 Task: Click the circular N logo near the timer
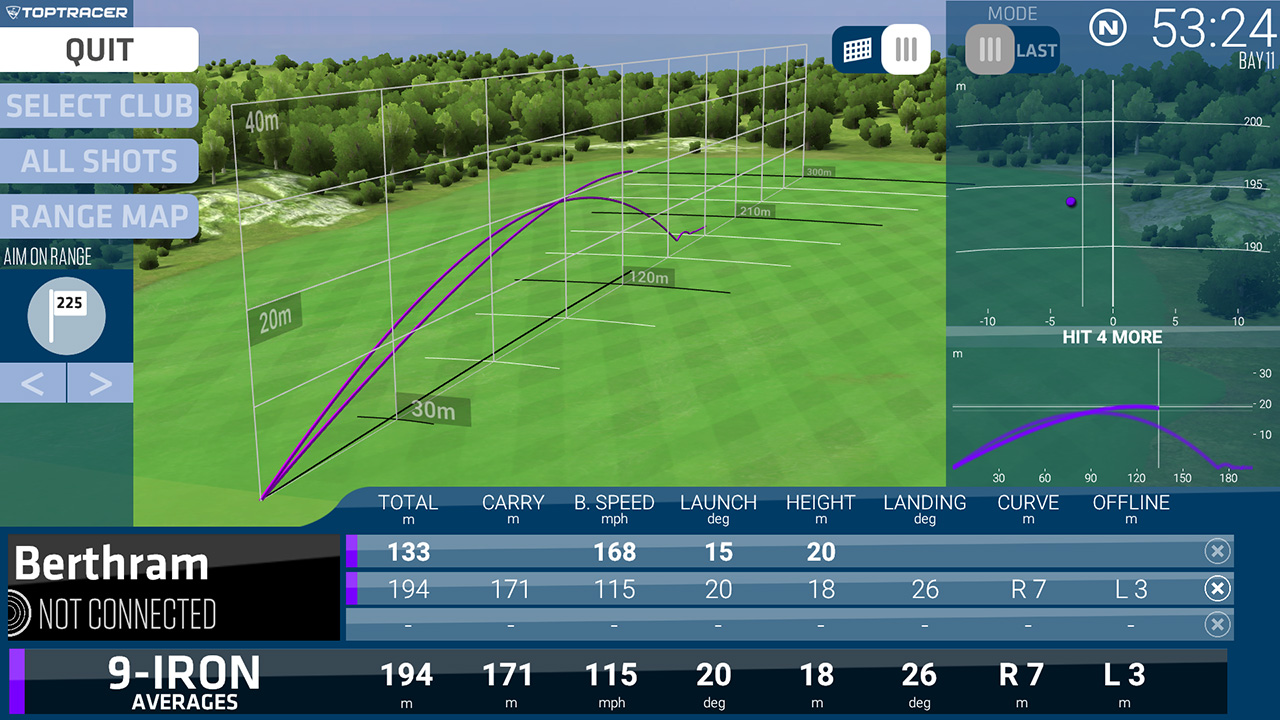coord(1106,29)
